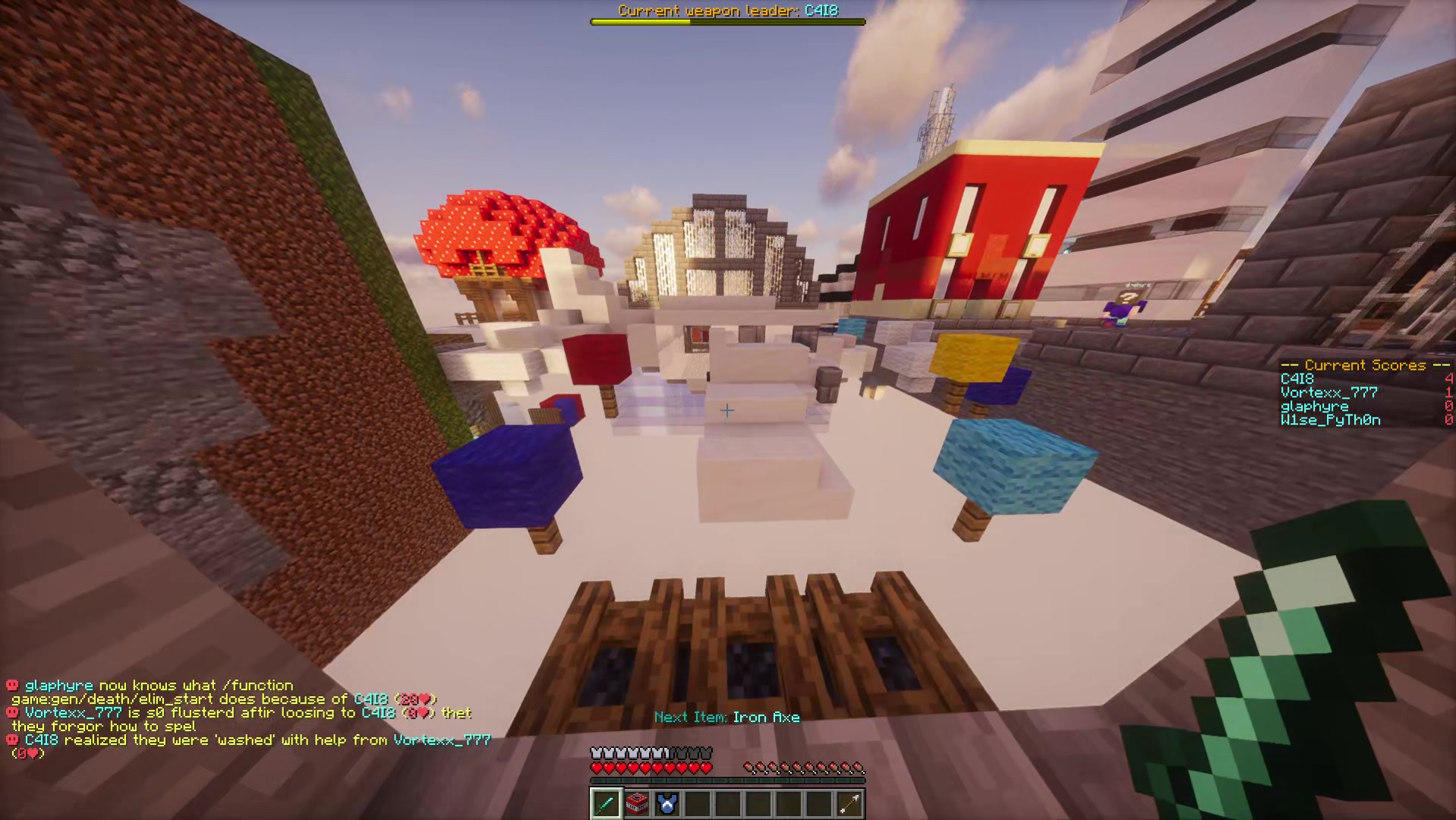Select the blue chestplate in the hotbar
The height and width of the screenshot is (820, 1456).
(667, 803)
